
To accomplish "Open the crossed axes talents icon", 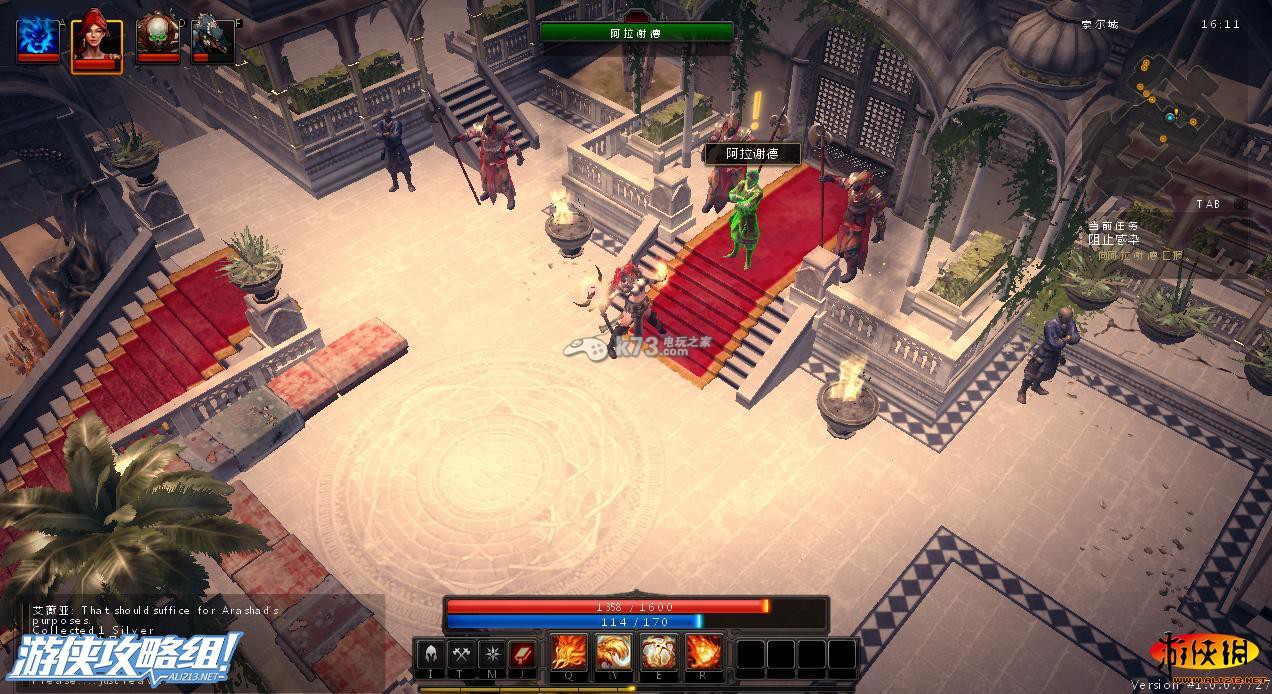I will tap(461, 654).
